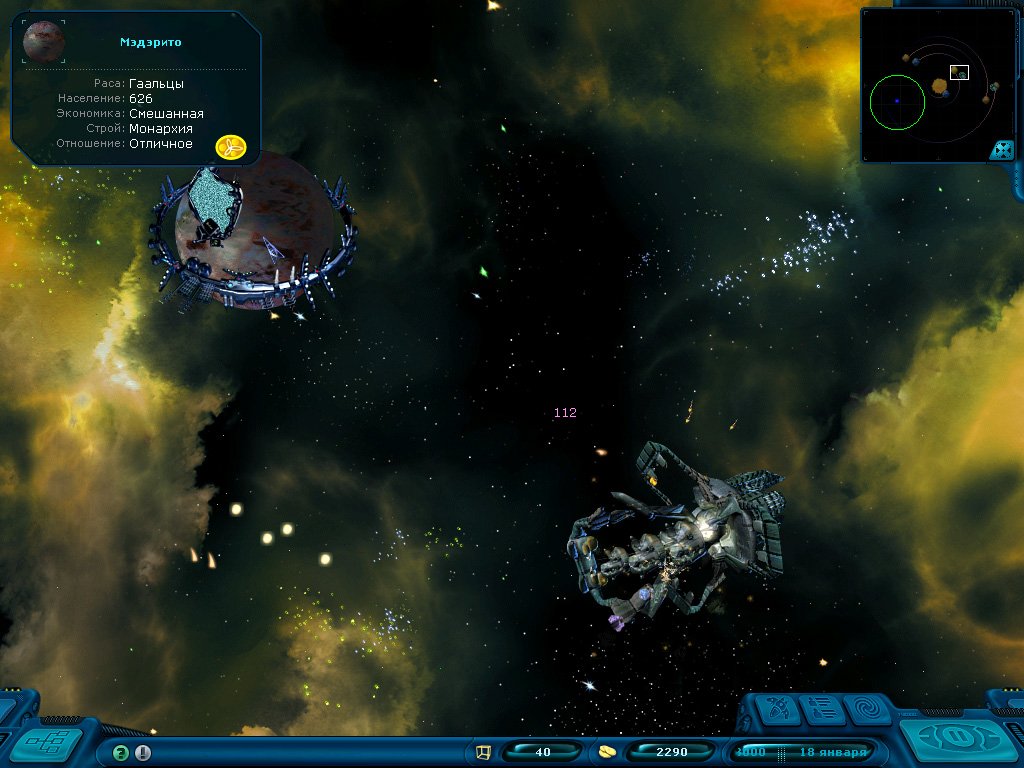Viewport: 1024px width, 768px height.
Task: Open the flowchart diagram button
Action: [52, 743]
